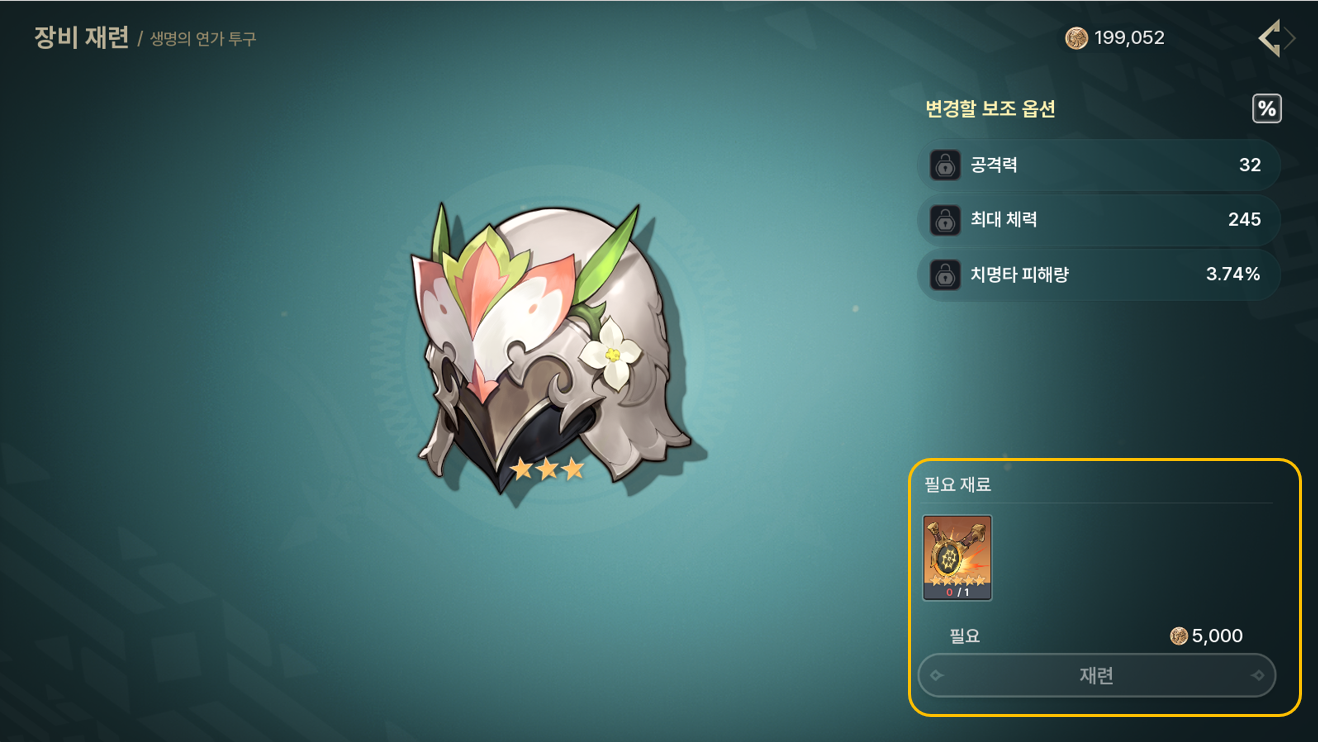The image size is (1318, 742).
Task: Lock the 최대 체력 sub-option
Action: click(945, 220)
